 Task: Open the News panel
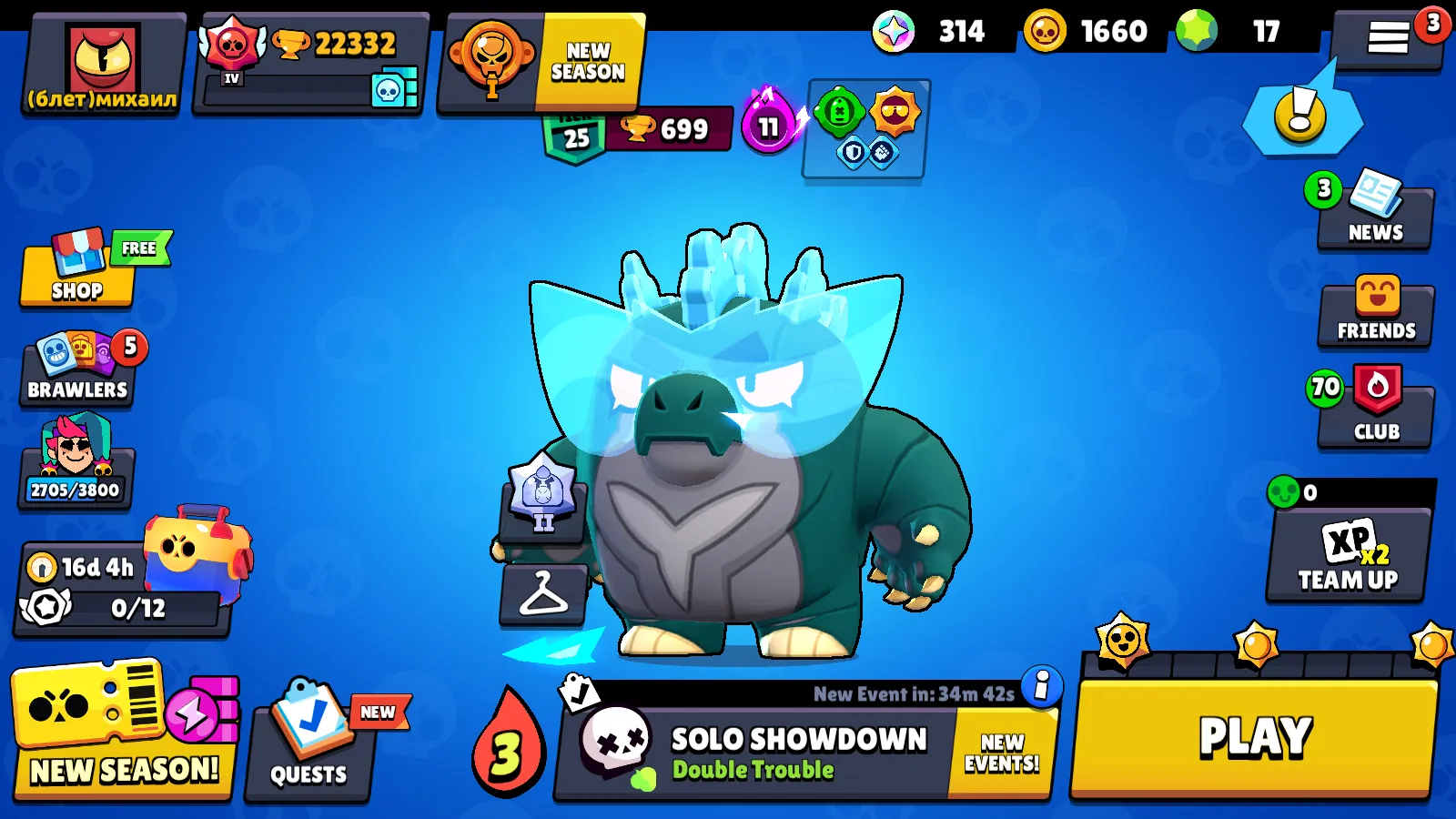(1375, 214)
